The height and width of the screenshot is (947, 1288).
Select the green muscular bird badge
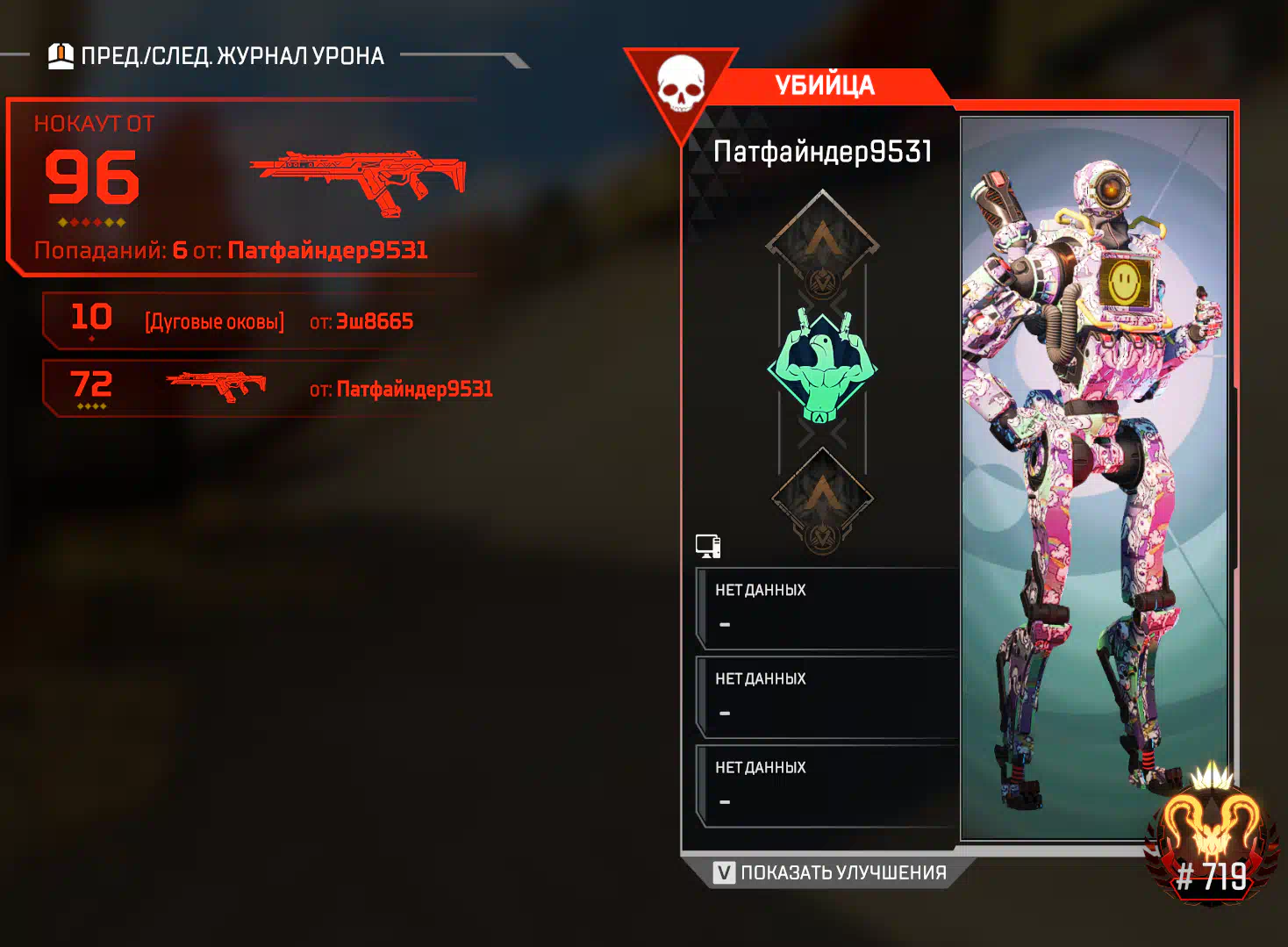pos(822,365)
